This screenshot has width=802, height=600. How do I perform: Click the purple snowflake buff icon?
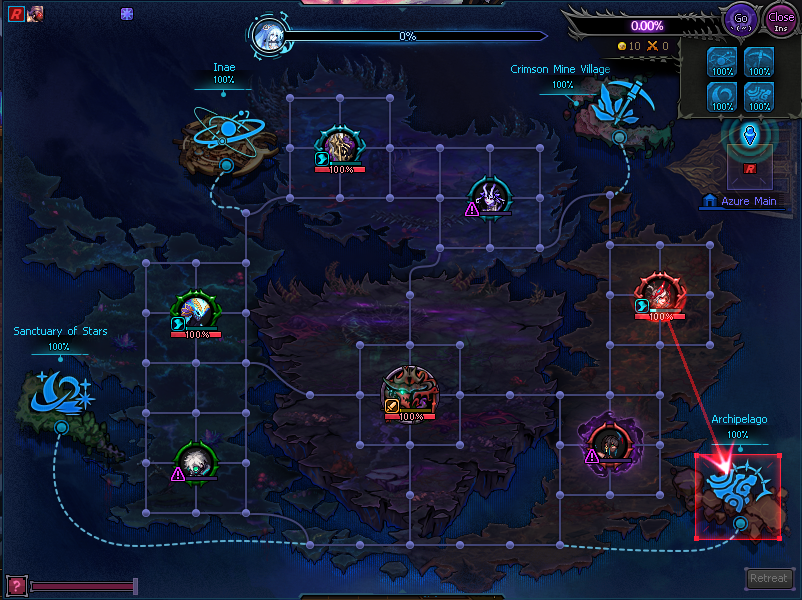(x=126, y=13)
